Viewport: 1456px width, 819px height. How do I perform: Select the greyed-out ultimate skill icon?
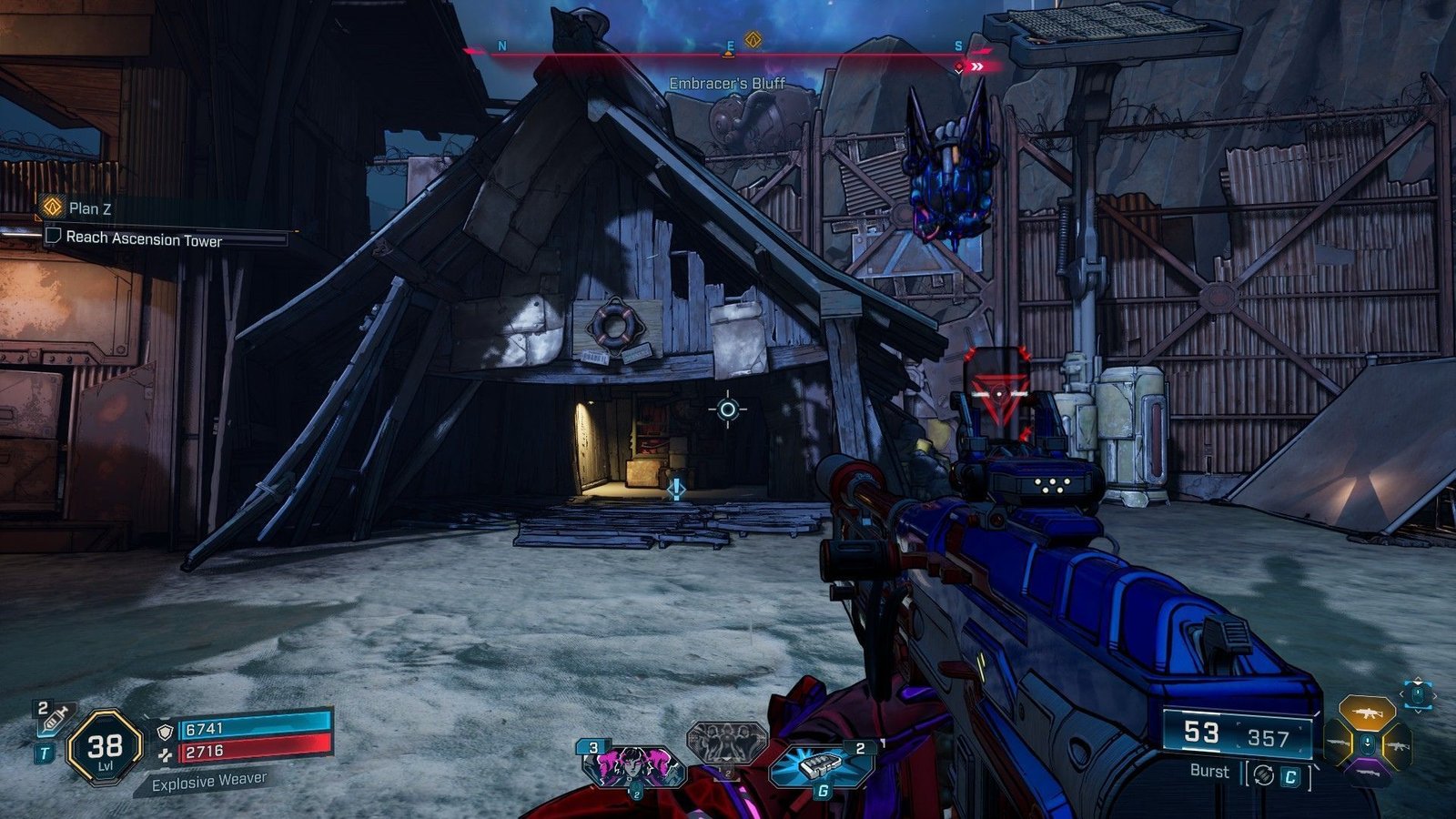tap(726, 743)
